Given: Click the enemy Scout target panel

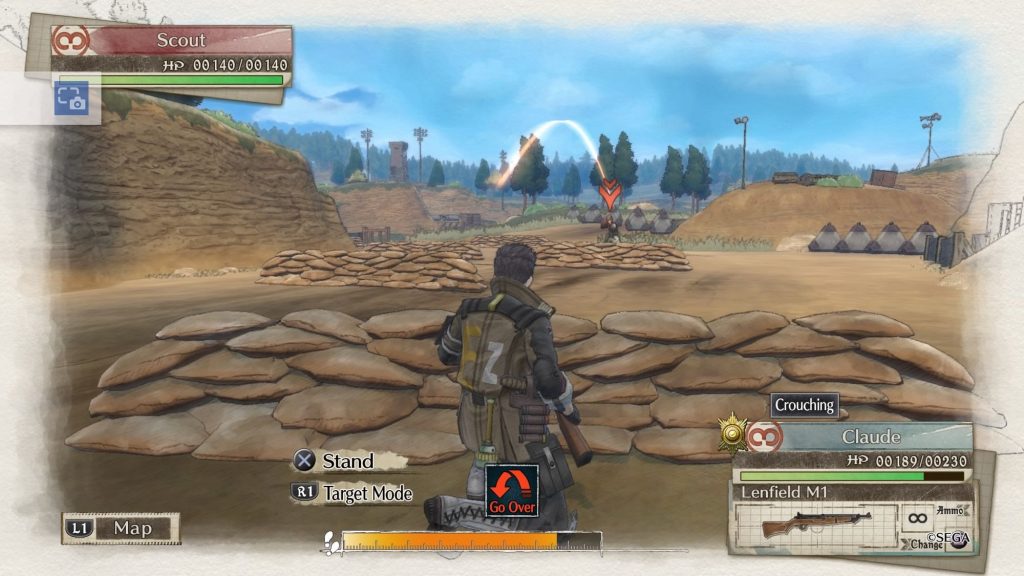Looking at the screenshot, I should pyautogui.click(x=178, y=41).
